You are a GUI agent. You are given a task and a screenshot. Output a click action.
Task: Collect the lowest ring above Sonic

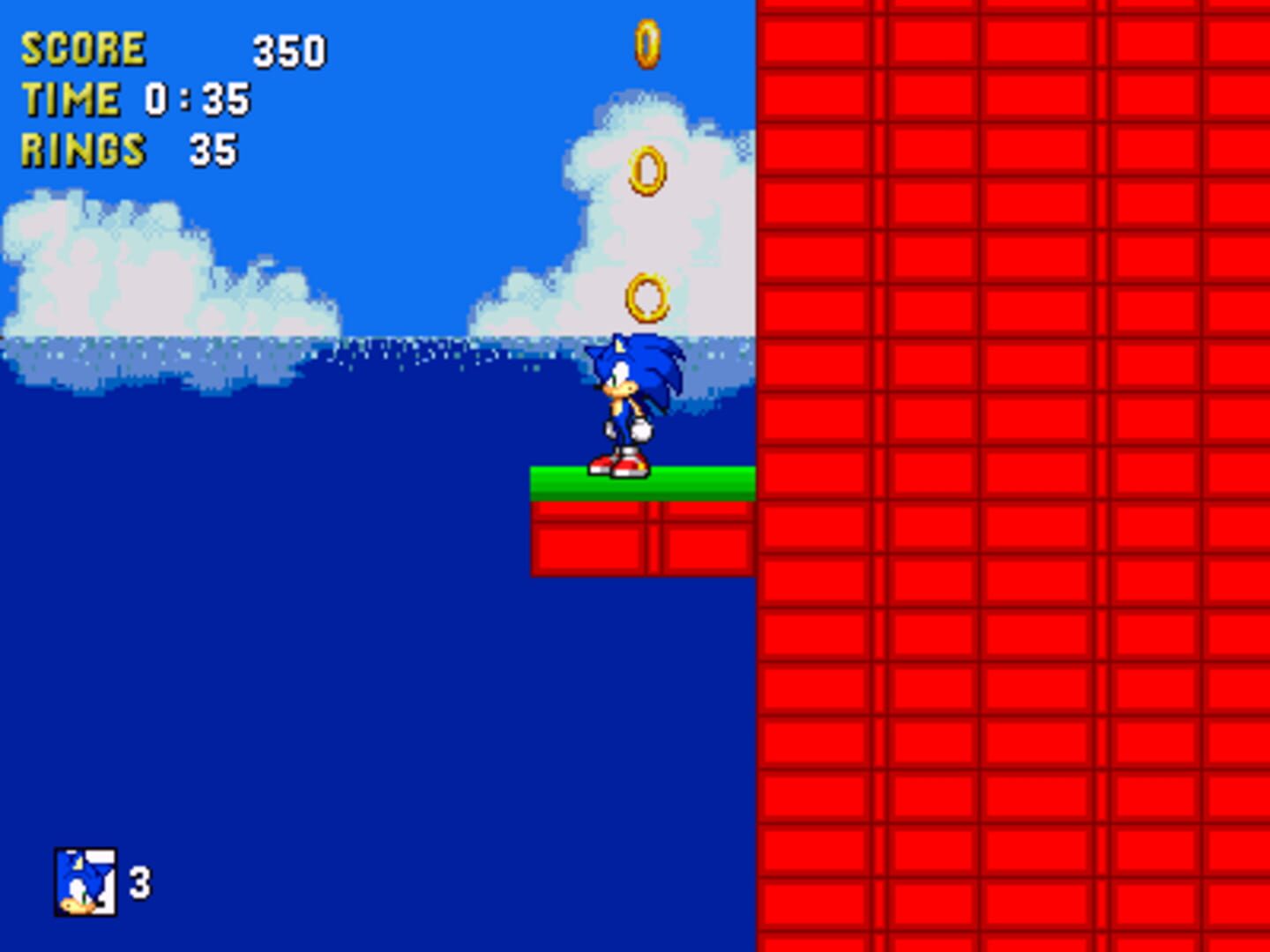(x=646, y=295)
